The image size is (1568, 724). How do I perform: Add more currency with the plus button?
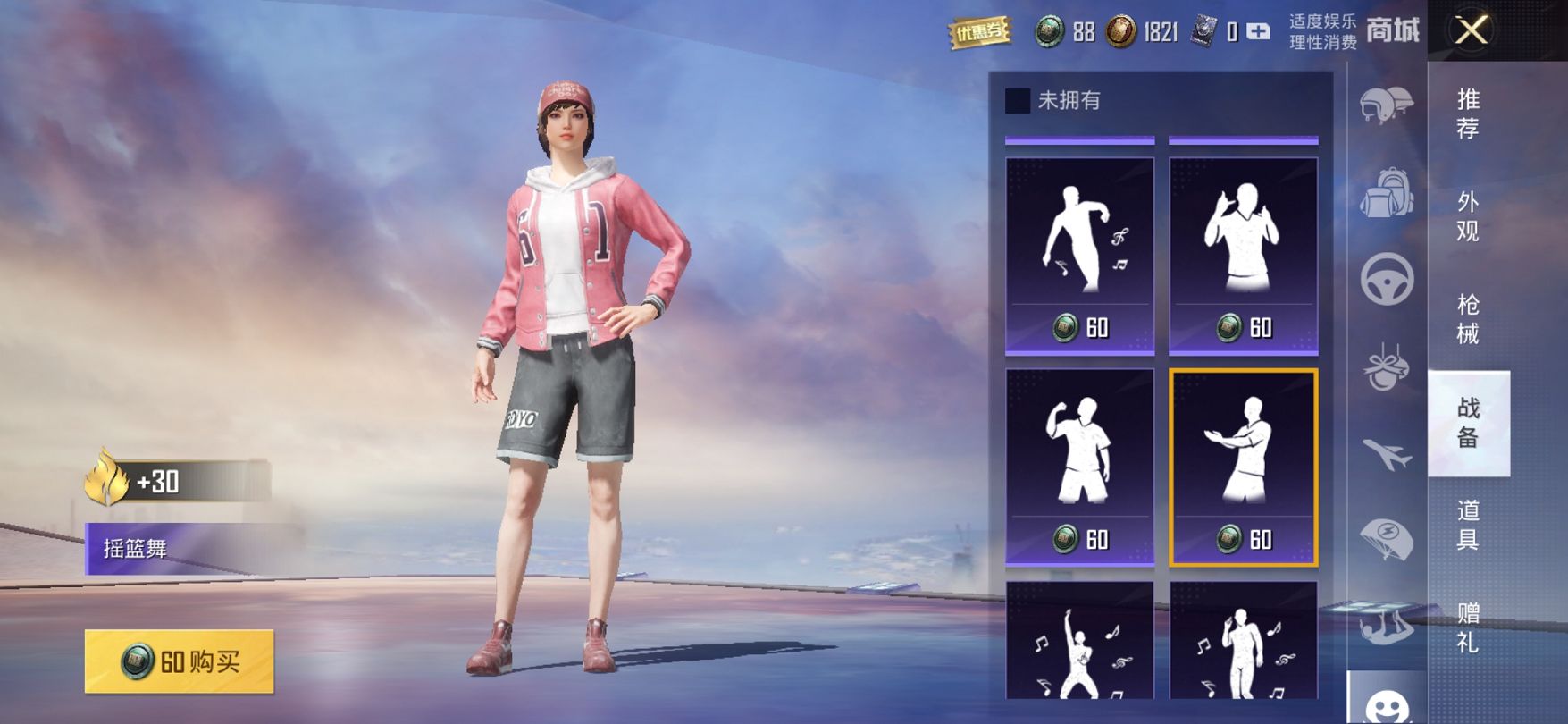click(1258, 32)
